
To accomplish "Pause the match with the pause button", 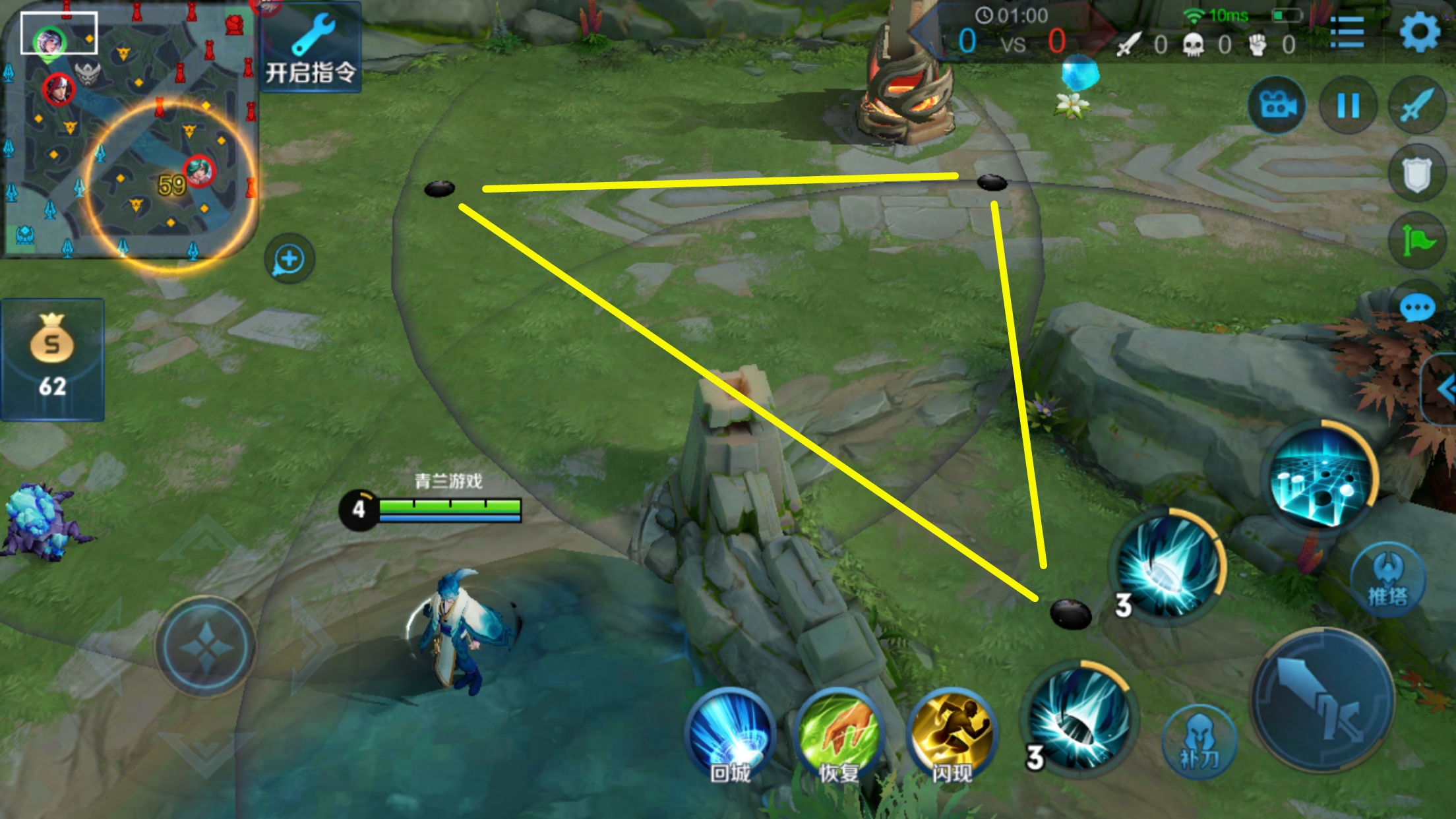I will coord(1348,106).
